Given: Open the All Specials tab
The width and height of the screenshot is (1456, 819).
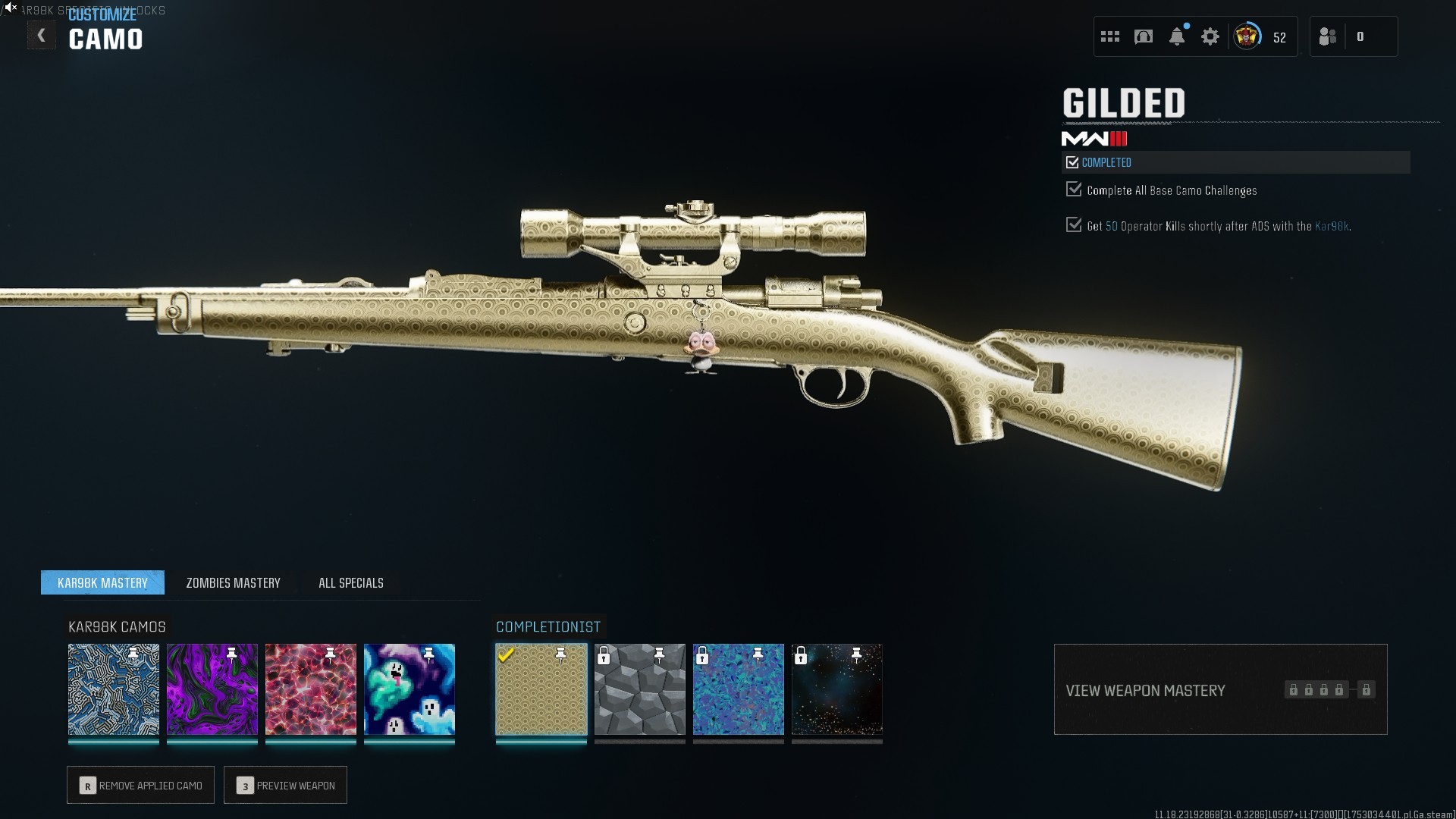Looking at the screenshot, I should click(350, 582).
